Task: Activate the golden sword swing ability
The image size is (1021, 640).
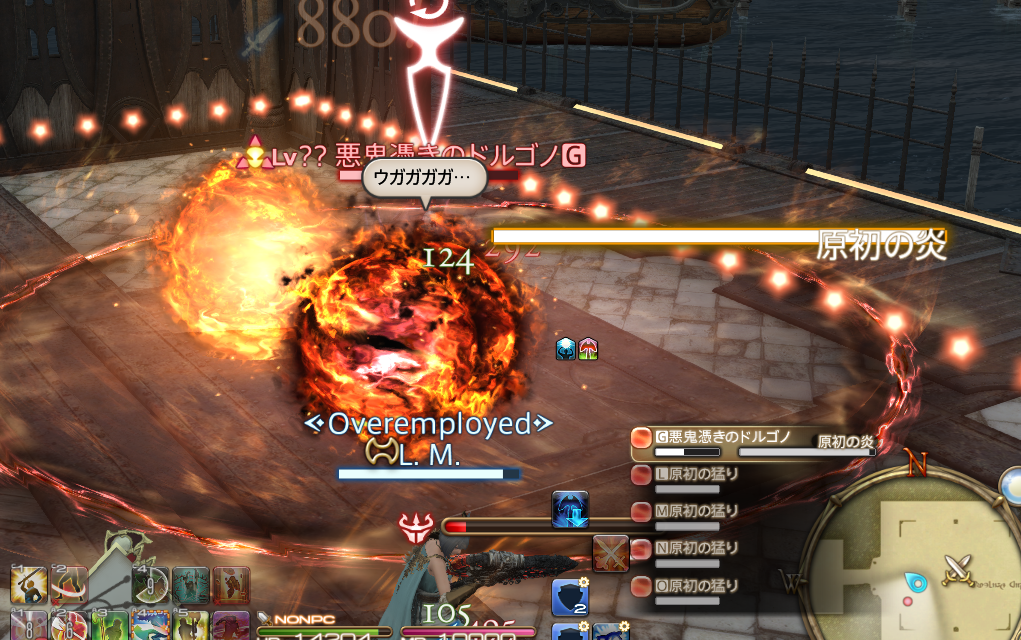Action: click(x=29, y=586)
